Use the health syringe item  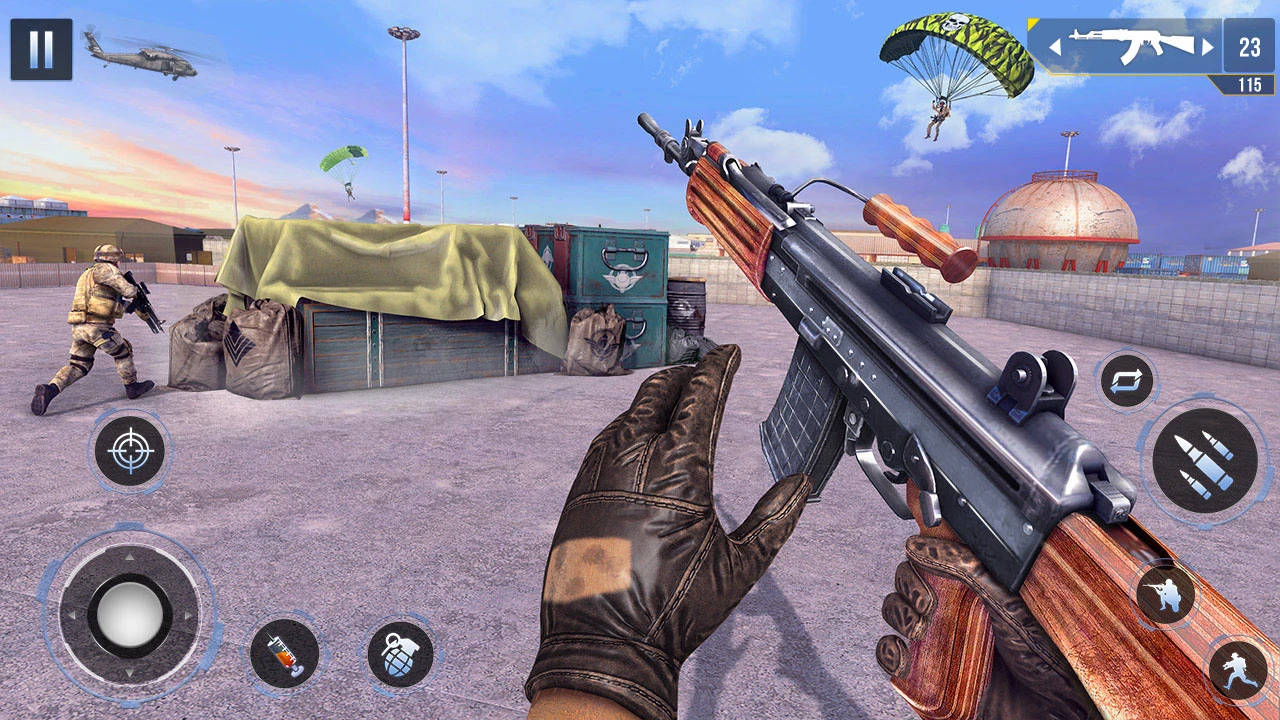pyautogui.click(x=284, y=655)
